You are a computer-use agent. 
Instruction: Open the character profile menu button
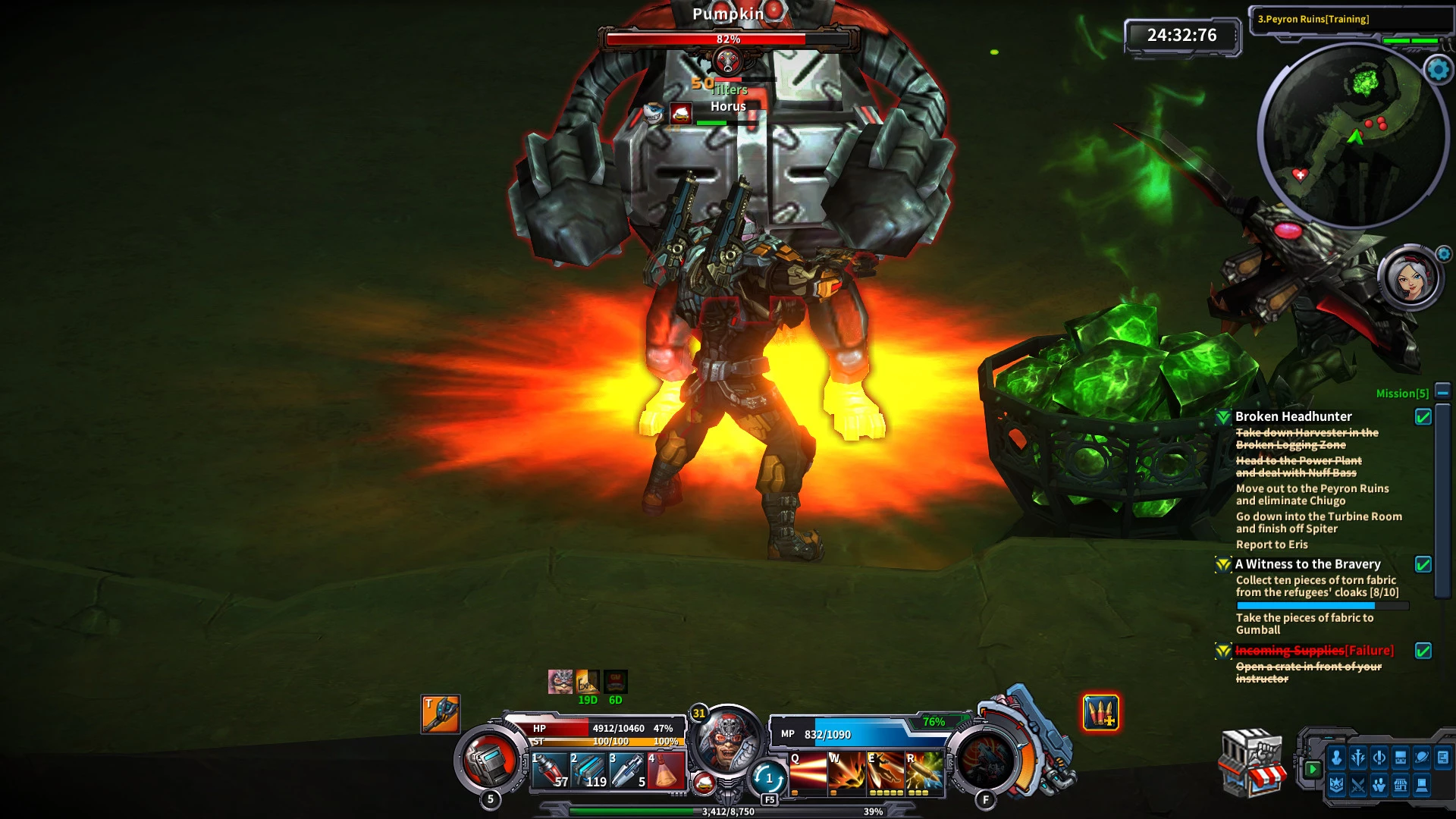point(1336,758)
